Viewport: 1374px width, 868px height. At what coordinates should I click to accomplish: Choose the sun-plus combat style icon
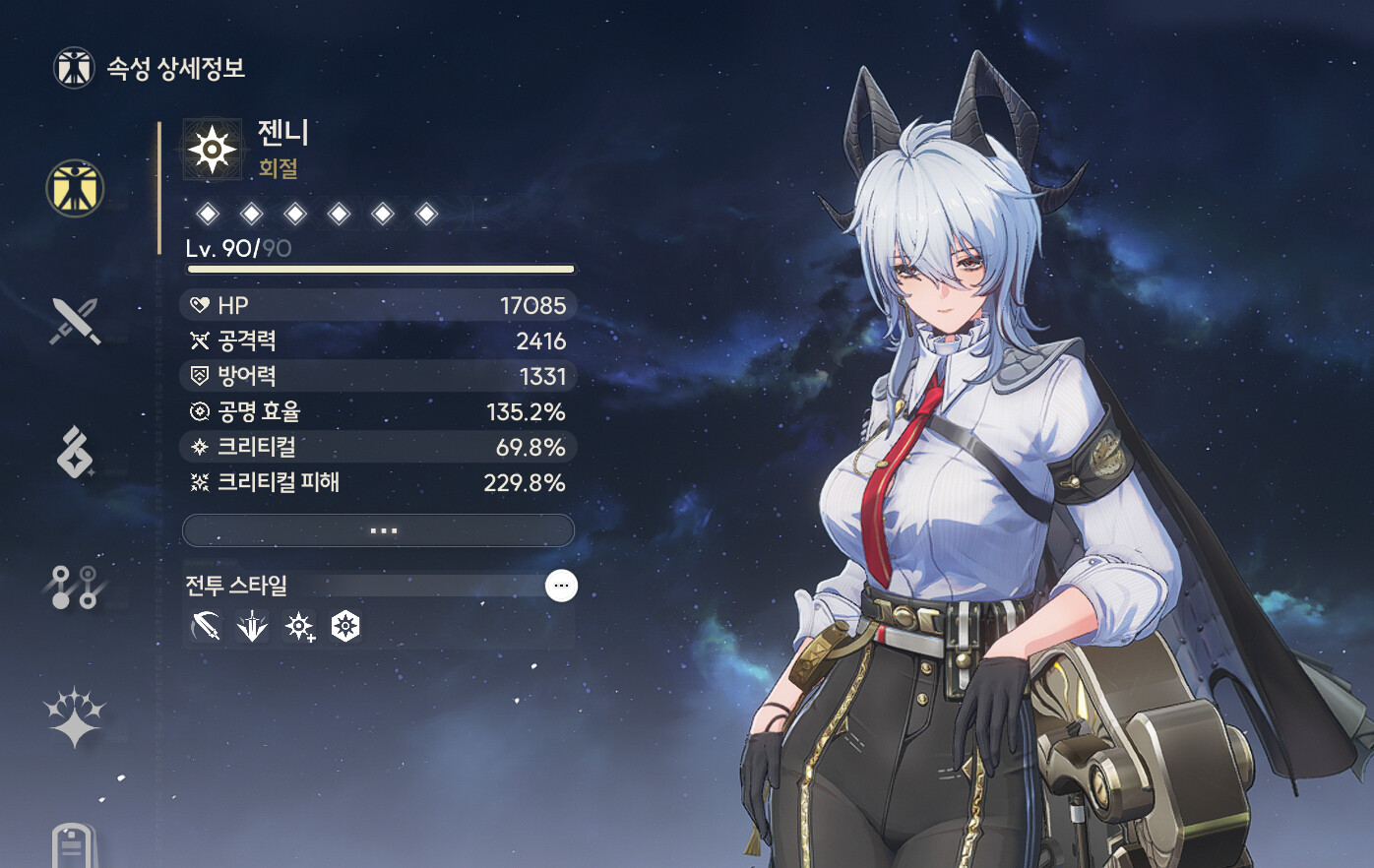pyautogui.click(x=299, y=626)
